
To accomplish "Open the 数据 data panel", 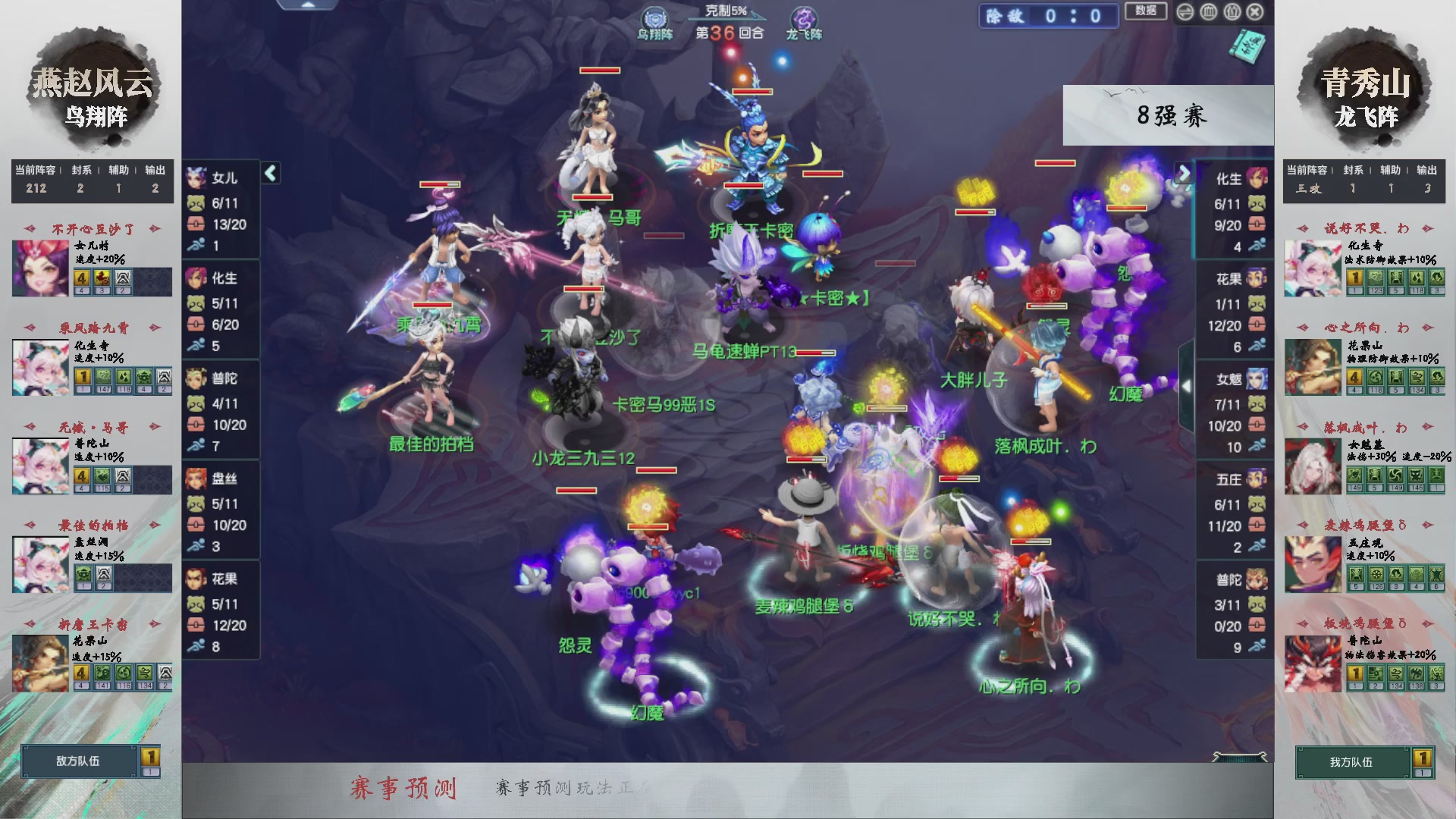I will coord(1145,12).
